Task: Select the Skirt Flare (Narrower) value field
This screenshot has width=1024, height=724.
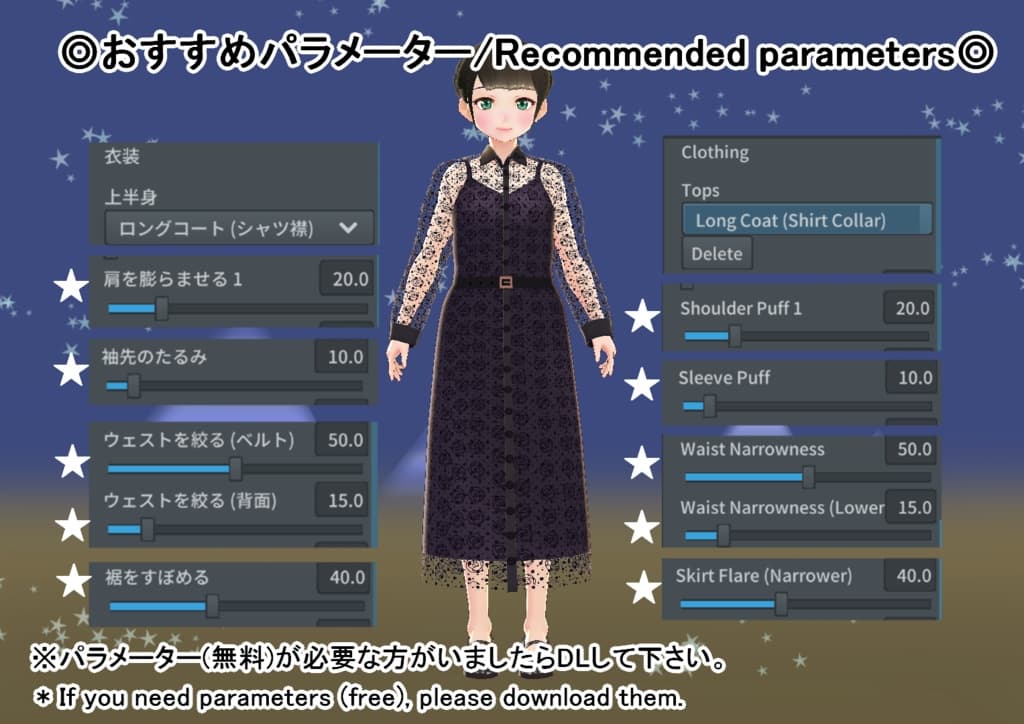Action: click(911, 576)
